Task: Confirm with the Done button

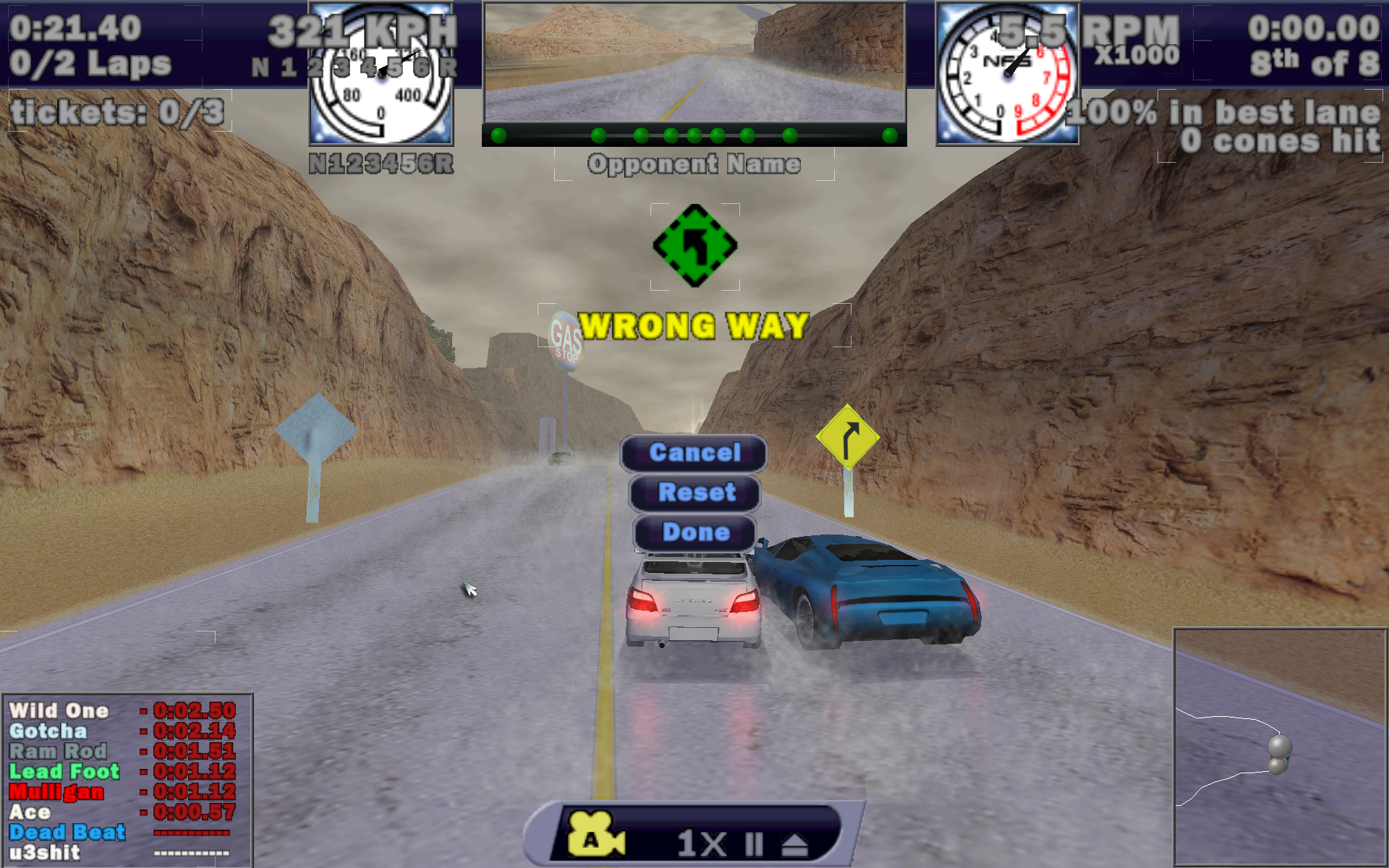Action: [x=695, y=533]
